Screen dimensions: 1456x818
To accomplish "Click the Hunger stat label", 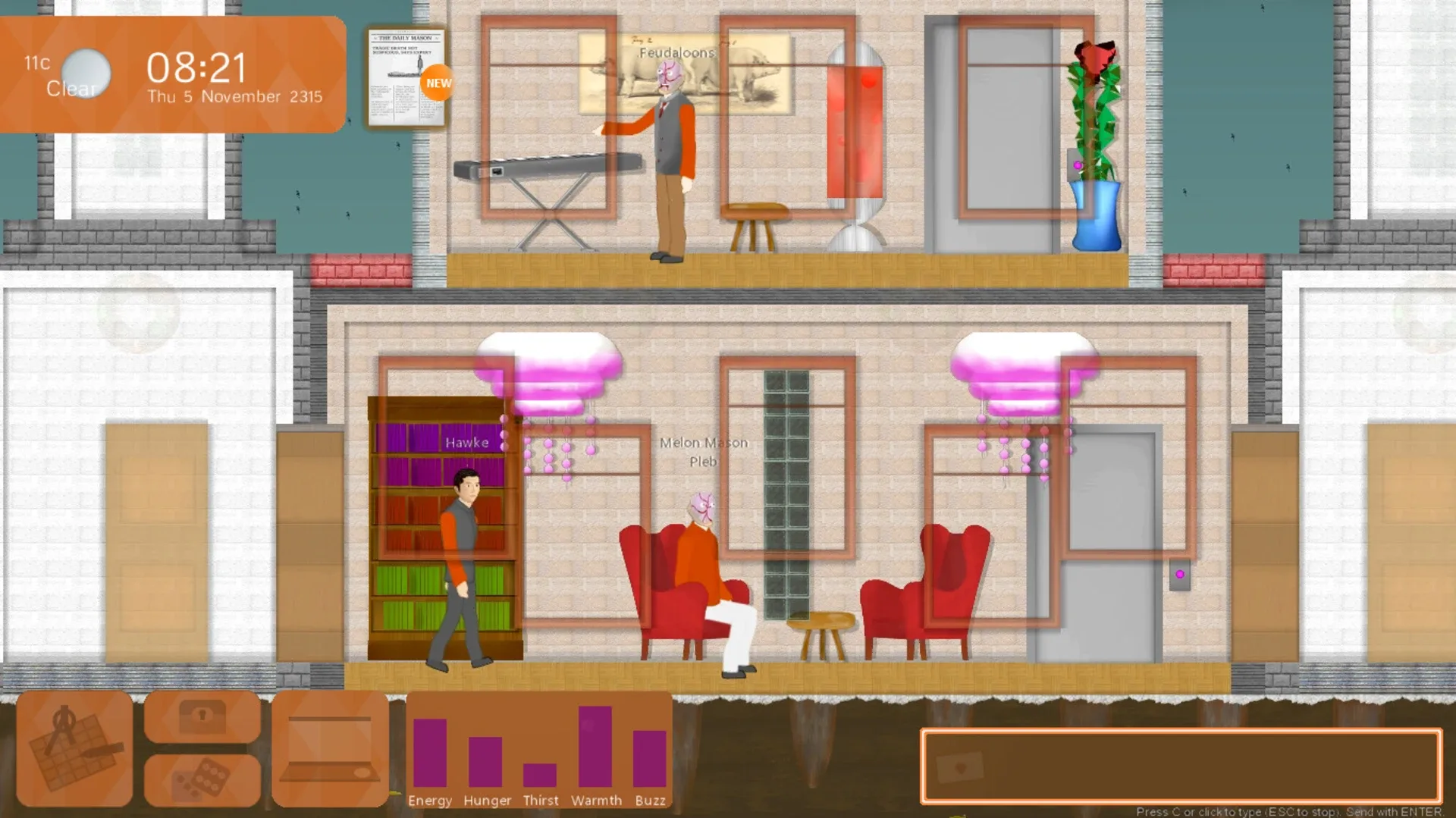I will (x=487, y=801).
